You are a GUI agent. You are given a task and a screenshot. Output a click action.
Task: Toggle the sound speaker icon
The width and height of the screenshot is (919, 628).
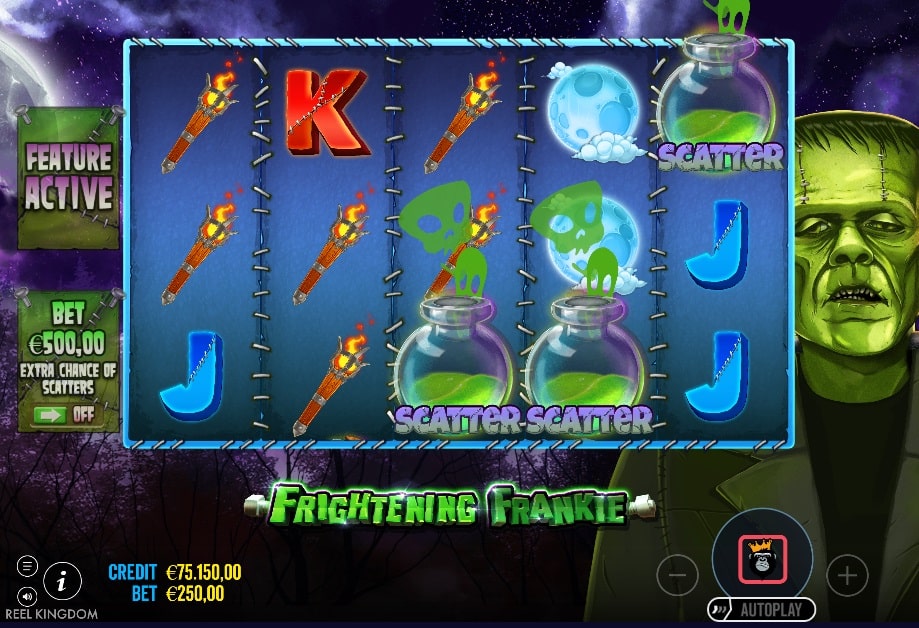pos(26,590)
